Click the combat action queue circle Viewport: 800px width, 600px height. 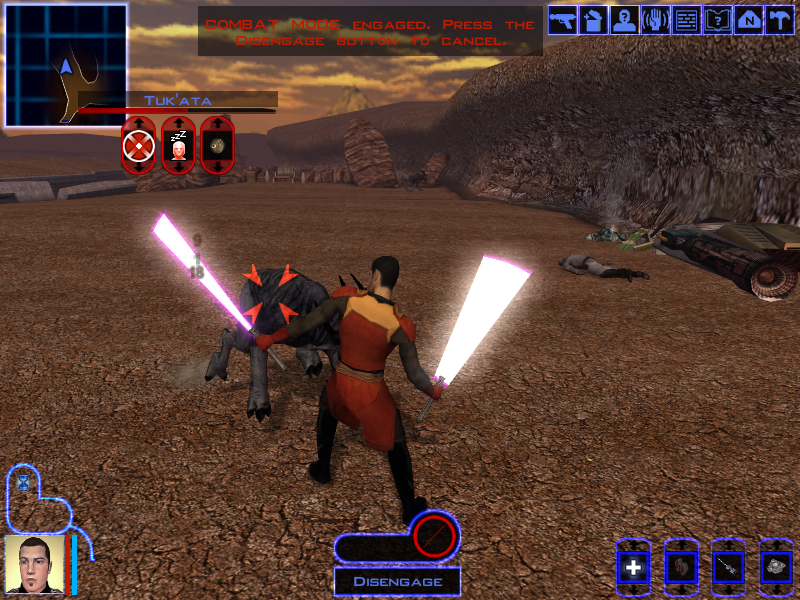pos(435,537)
